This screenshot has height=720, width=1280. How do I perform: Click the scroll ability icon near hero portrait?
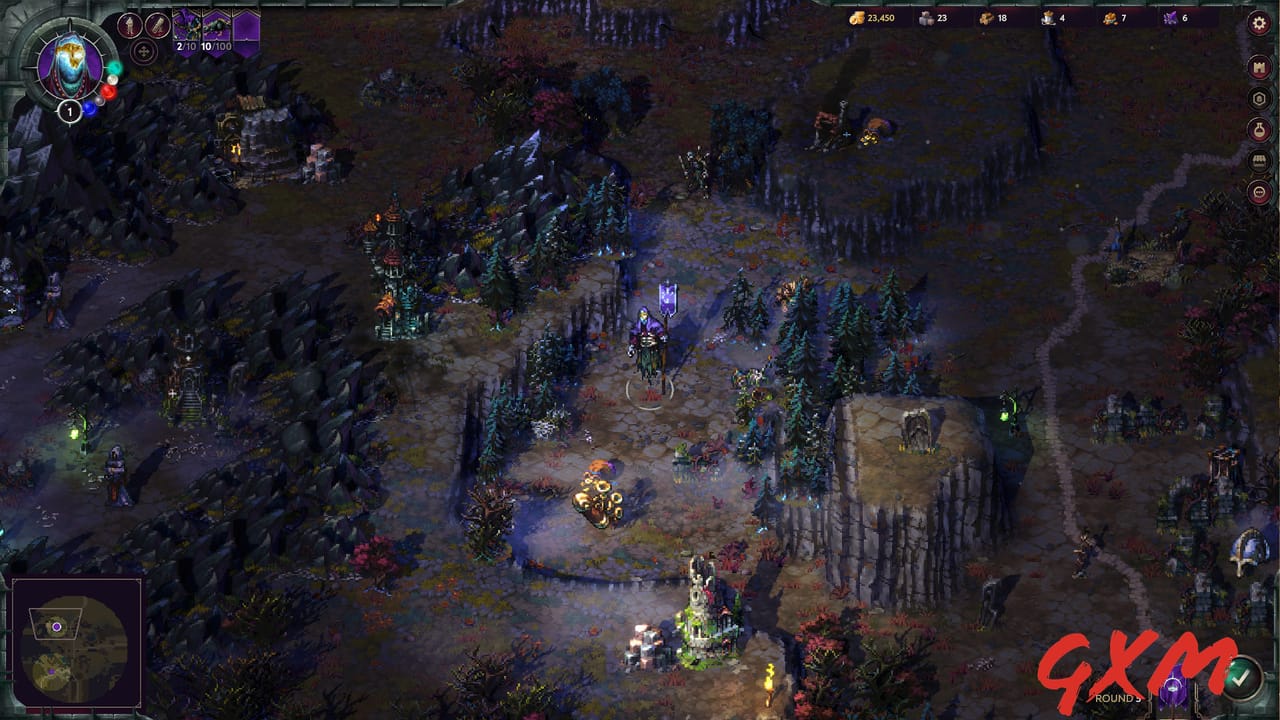pos(158,24)
